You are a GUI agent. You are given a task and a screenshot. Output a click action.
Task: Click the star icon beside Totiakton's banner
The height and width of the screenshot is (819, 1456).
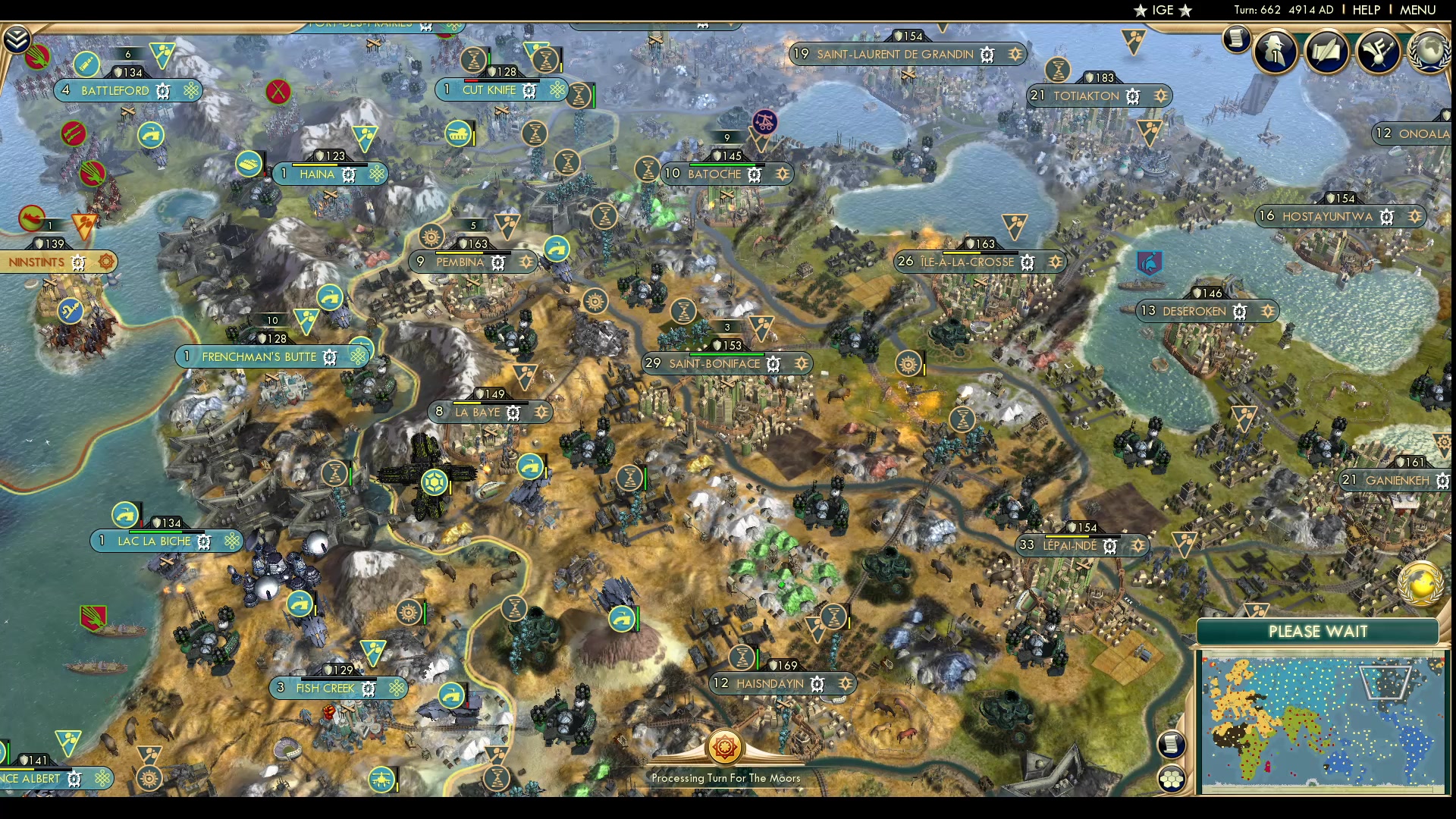(x=1160, y=96)
